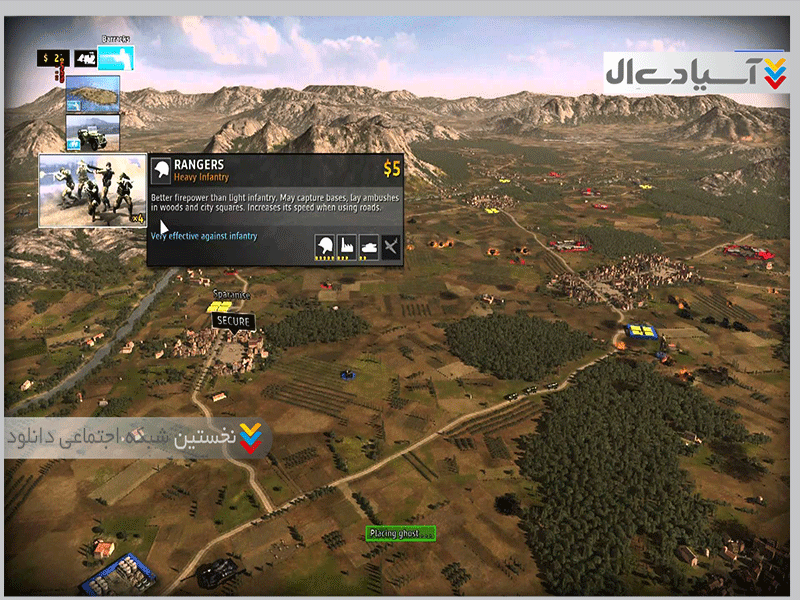Click the factory building effectiveness icon
800x600 pixels.
[346, 245]
